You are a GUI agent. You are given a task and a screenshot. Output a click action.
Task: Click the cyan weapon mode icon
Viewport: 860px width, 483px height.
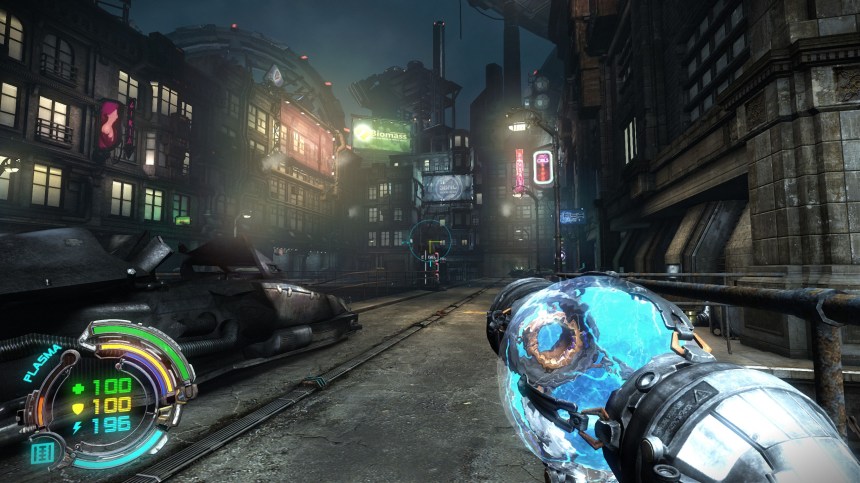coord(42,453)
